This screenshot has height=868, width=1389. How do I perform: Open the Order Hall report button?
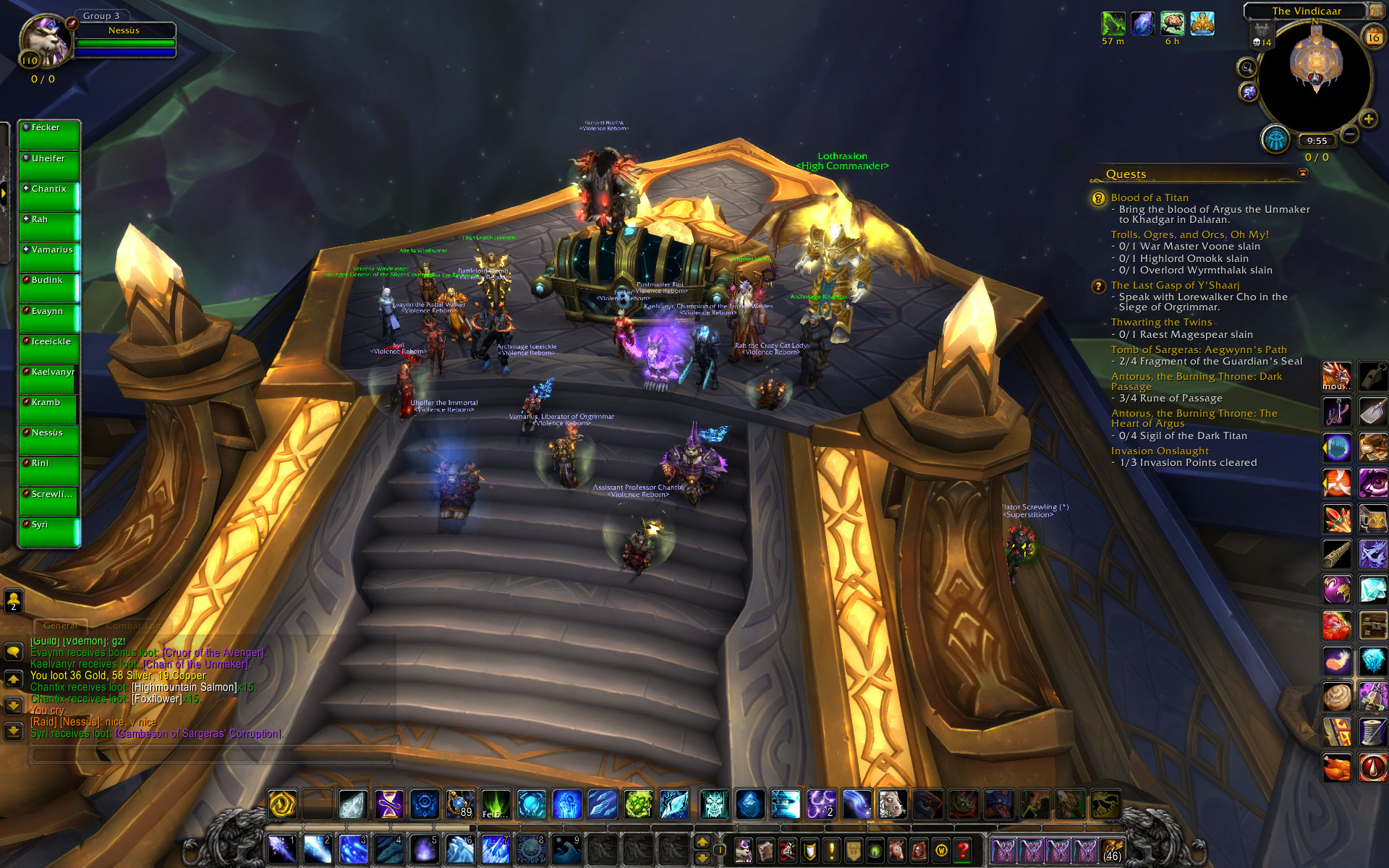[1275, 139]
